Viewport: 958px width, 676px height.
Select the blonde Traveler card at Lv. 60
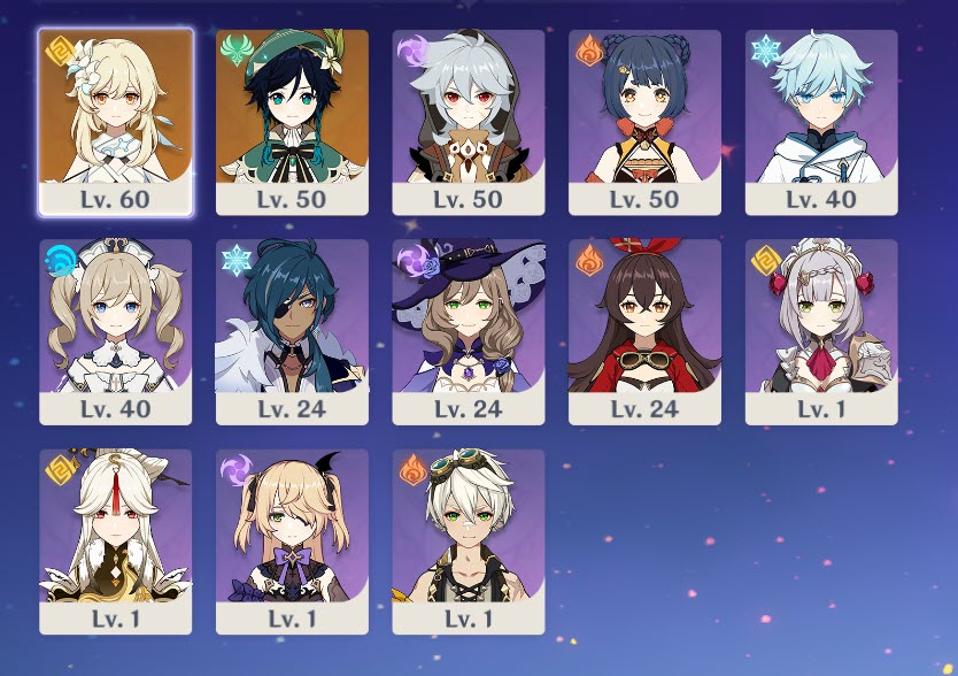tap(116, 121)
